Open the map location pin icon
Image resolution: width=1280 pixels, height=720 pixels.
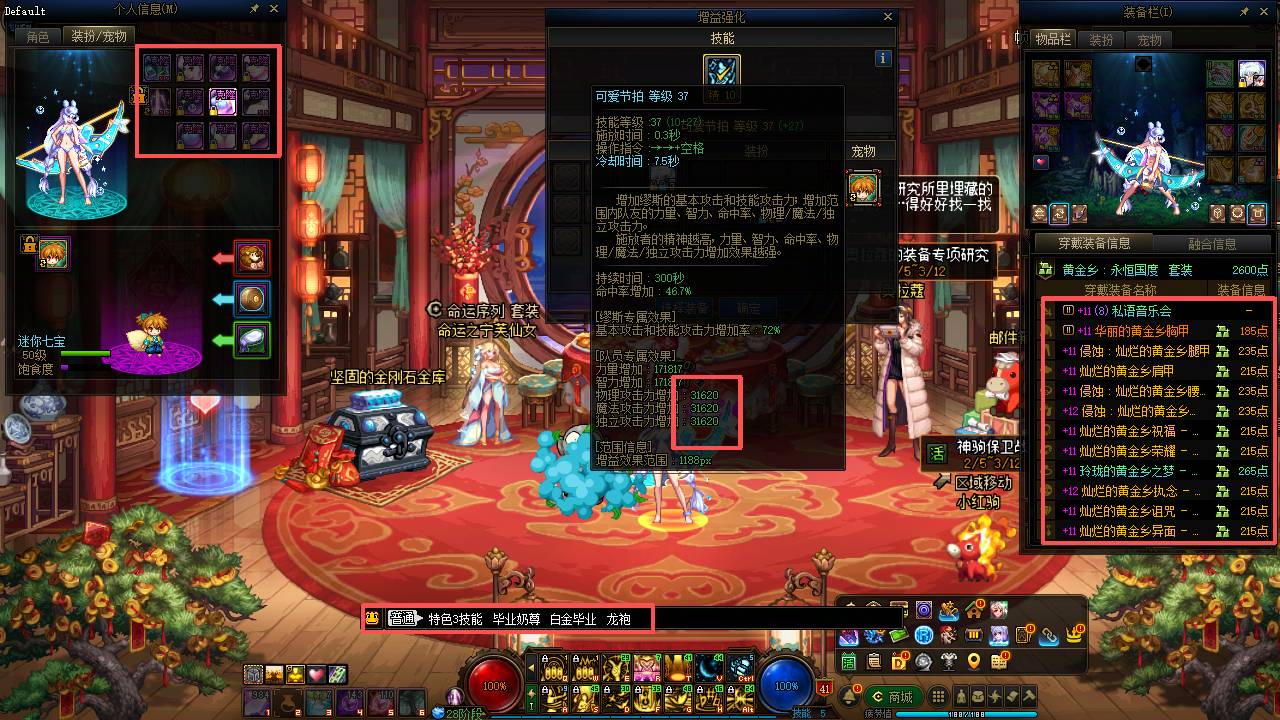tap(974, 661)
